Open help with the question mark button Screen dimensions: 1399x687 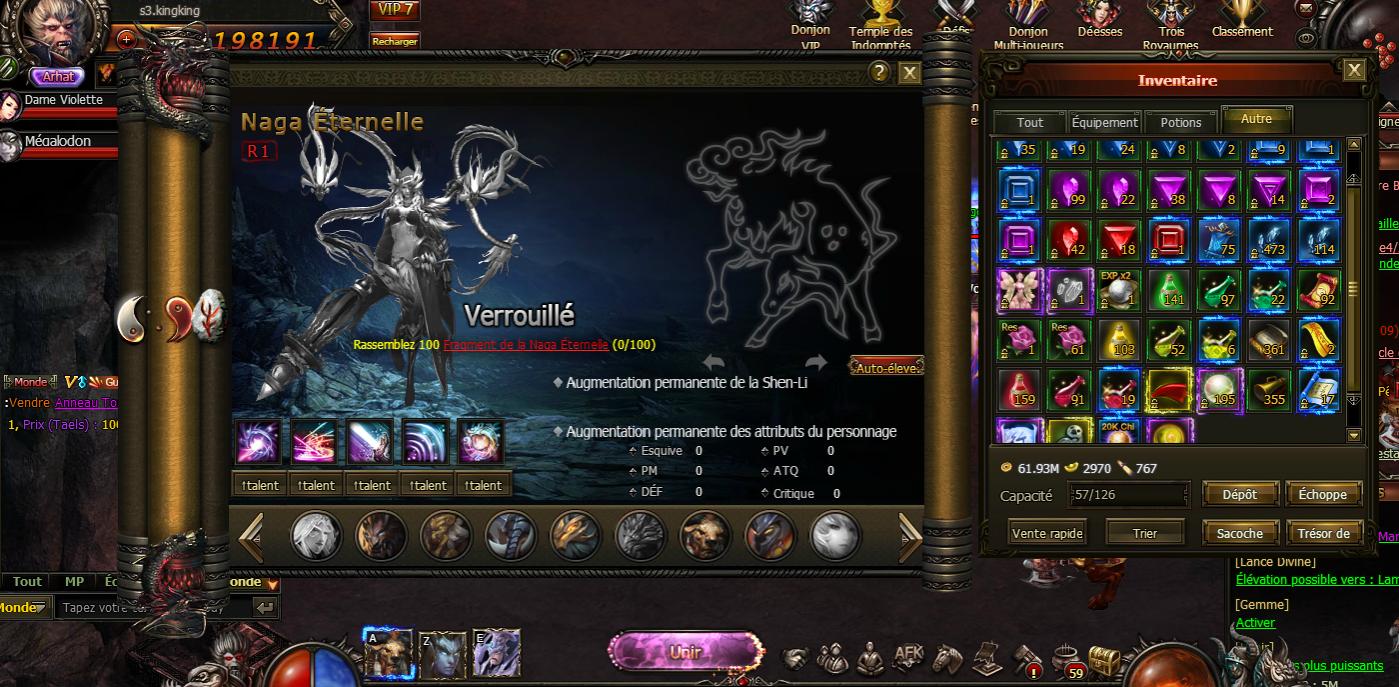click(879, 72)
